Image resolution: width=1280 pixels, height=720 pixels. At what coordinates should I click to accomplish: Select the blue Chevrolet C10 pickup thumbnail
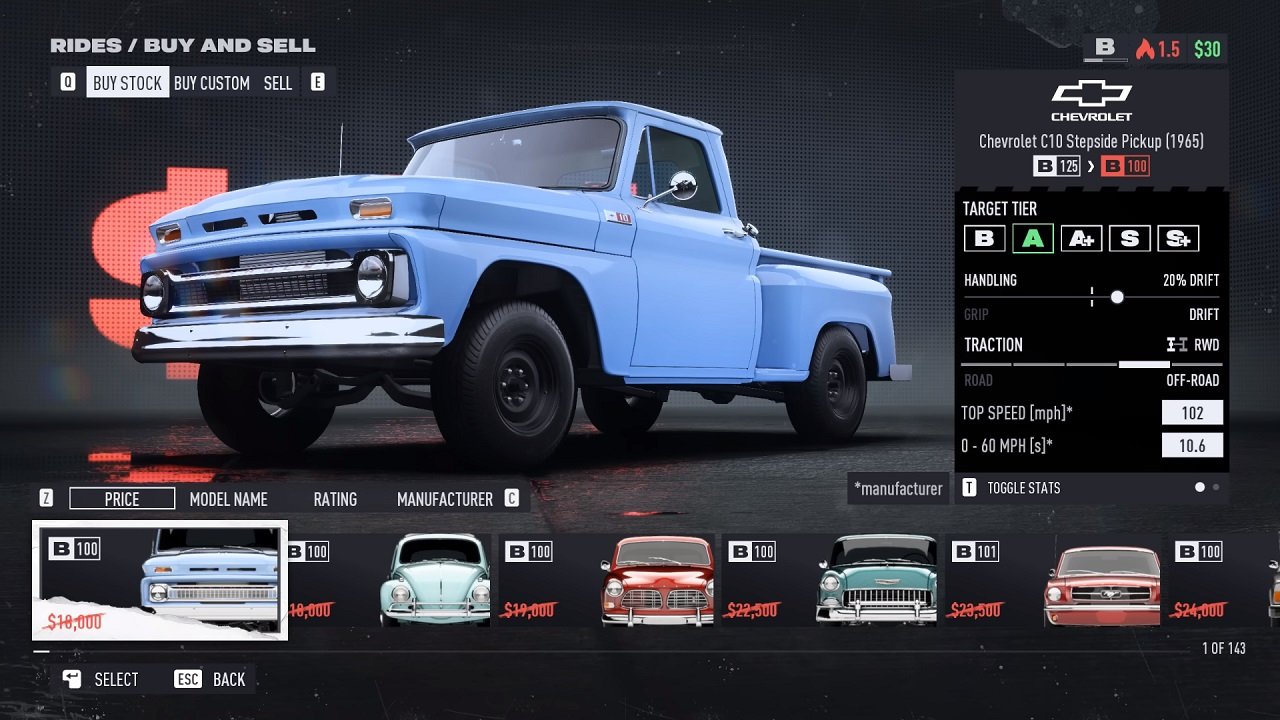coord(160,580)
